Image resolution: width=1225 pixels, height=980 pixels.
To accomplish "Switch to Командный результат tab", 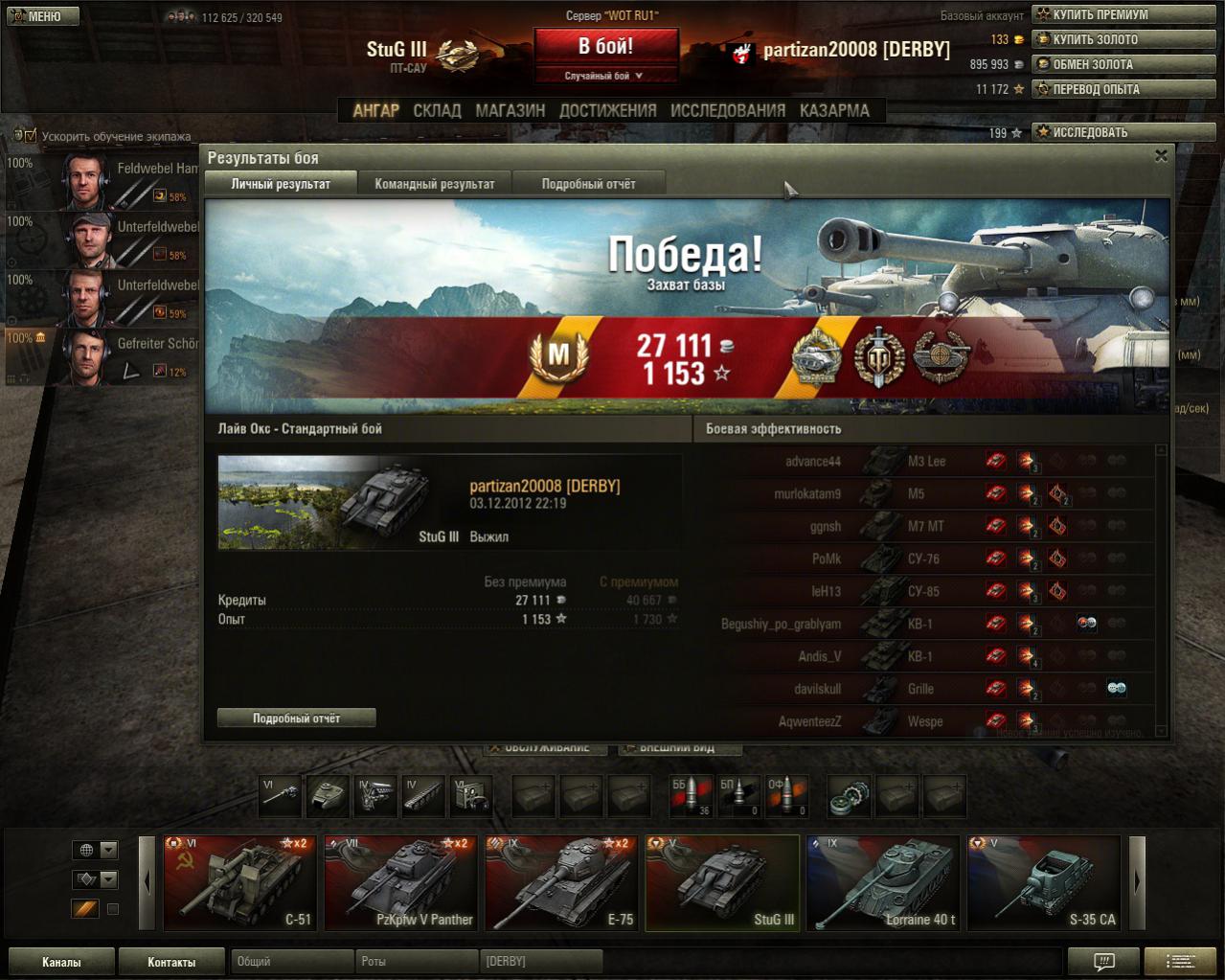I will (435, 184).
